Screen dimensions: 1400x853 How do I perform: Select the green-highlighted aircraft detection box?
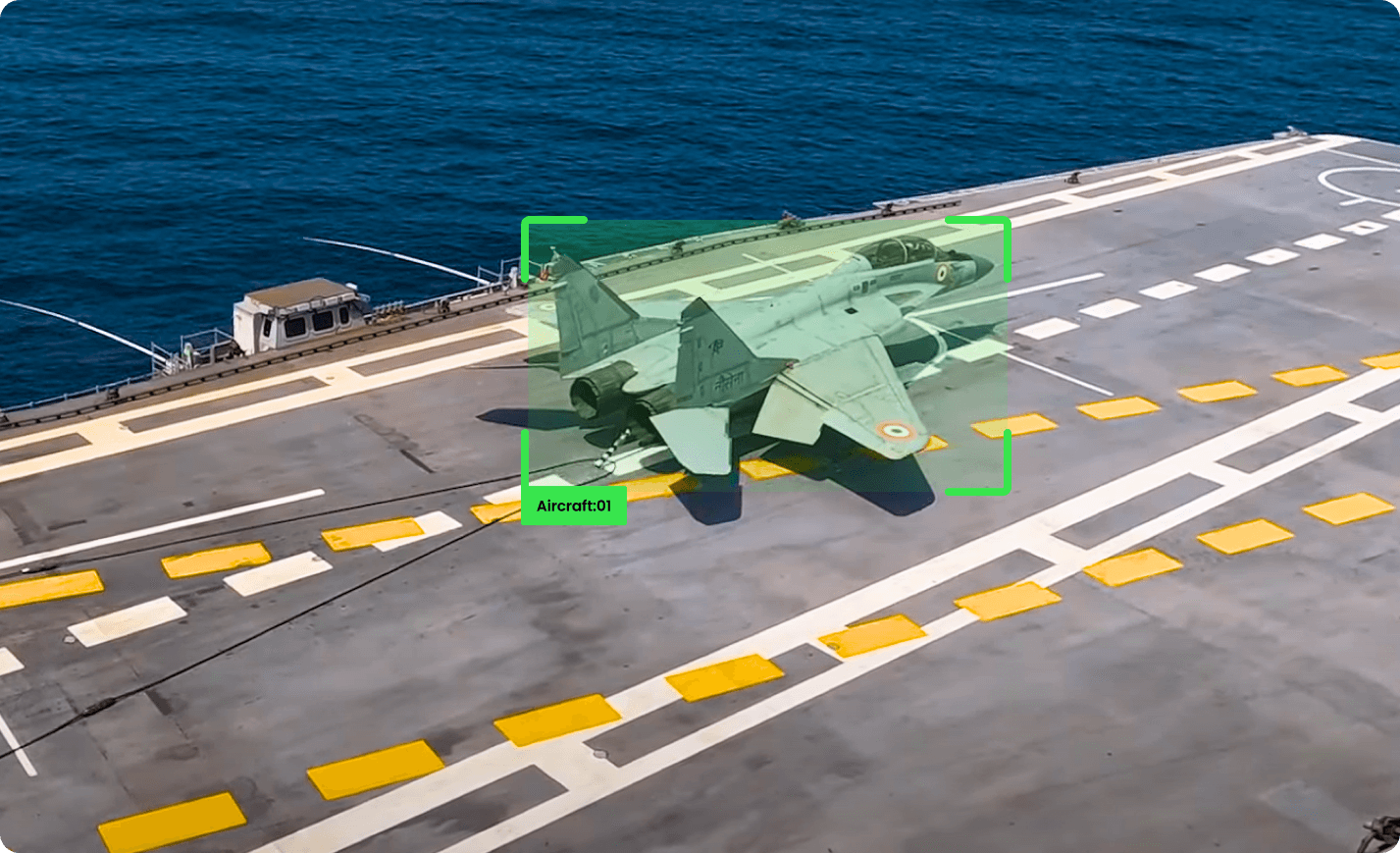(x=766, y=354)
